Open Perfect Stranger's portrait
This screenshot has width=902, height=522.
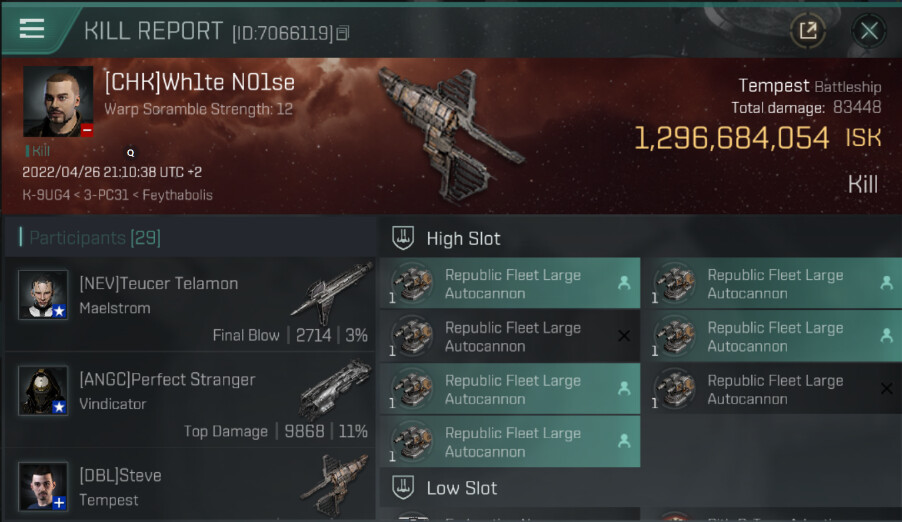[x=43, y=390]
